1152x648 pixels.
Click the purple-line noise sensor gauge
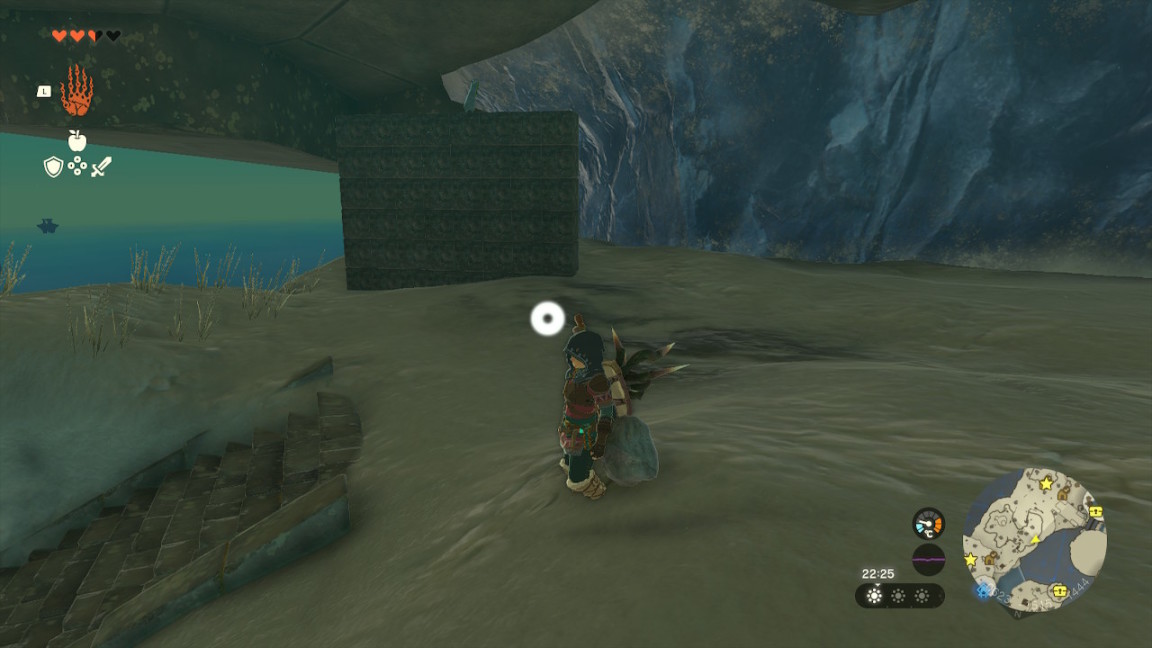click(928, 560)
